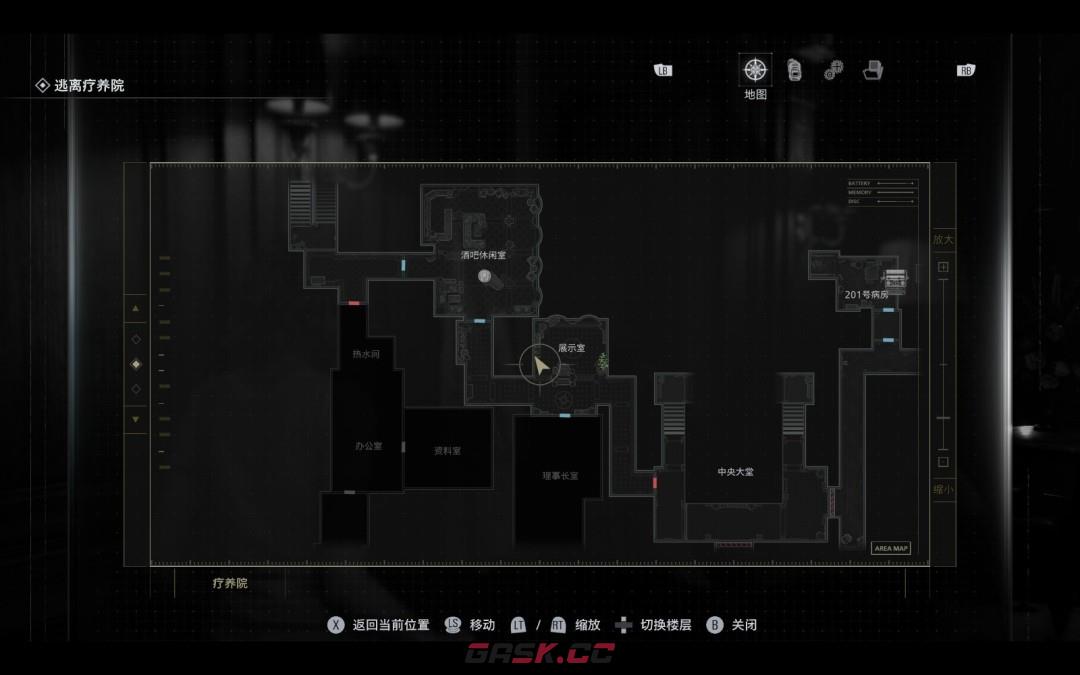
Task: Open the backpack inventory tab
Action: (x=794, y=70)
